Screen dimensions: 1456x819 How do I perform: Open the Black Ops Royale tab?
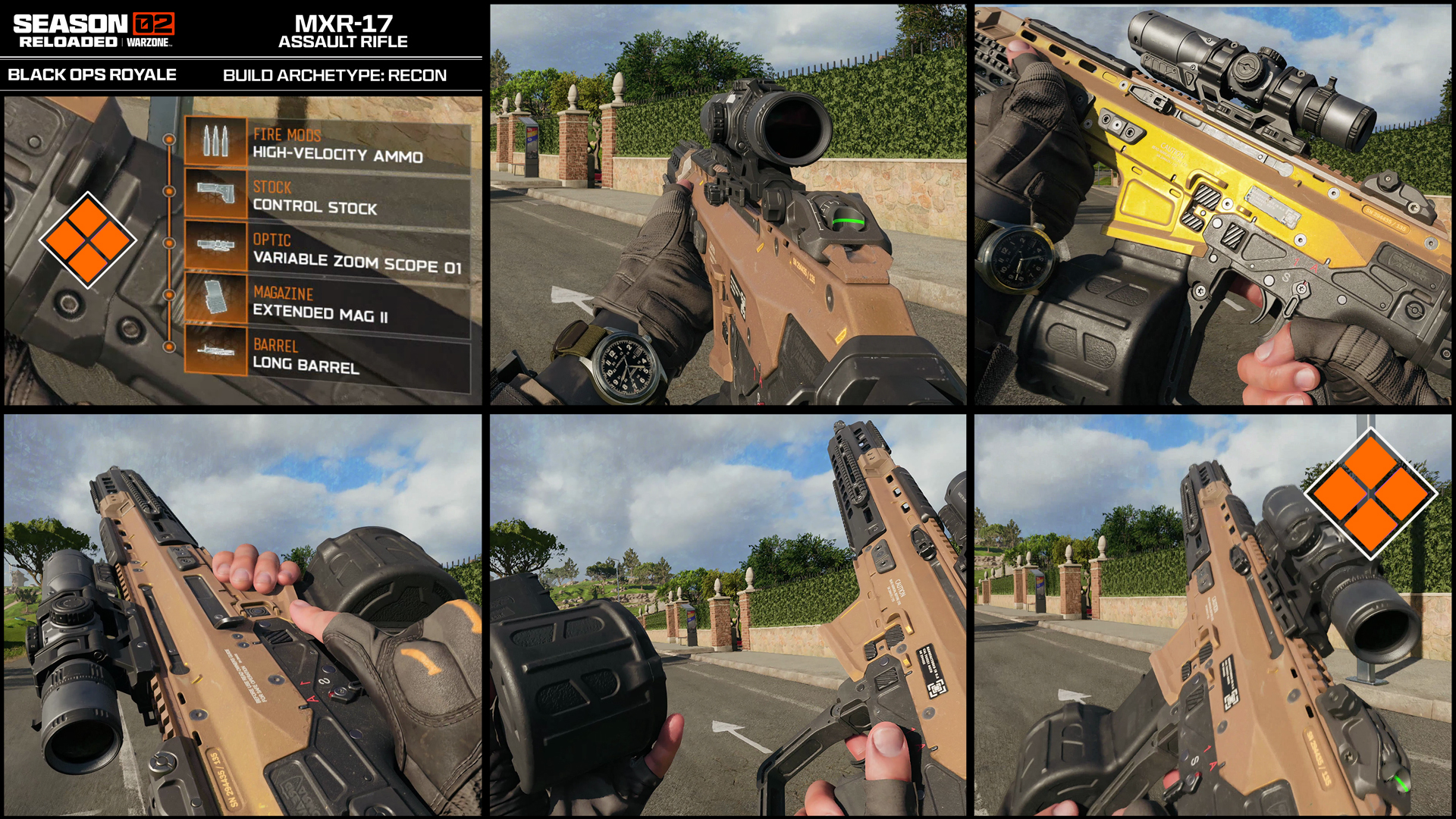pyautogui.click(x=92, y=74)
